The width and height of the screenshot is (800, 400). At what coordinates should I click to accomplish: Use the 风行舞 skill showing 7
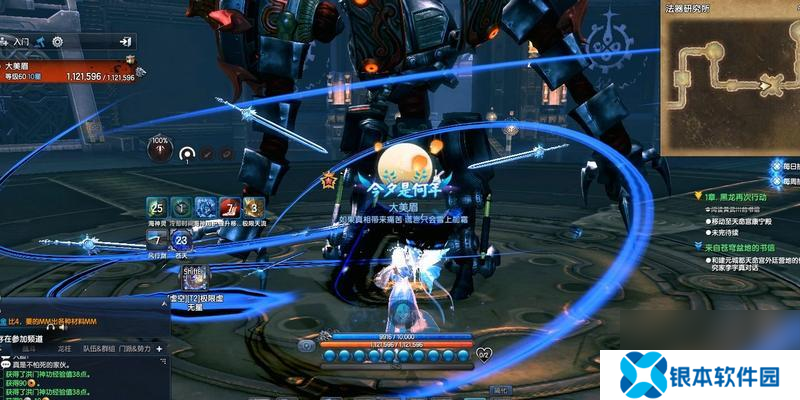pos(156,240)
